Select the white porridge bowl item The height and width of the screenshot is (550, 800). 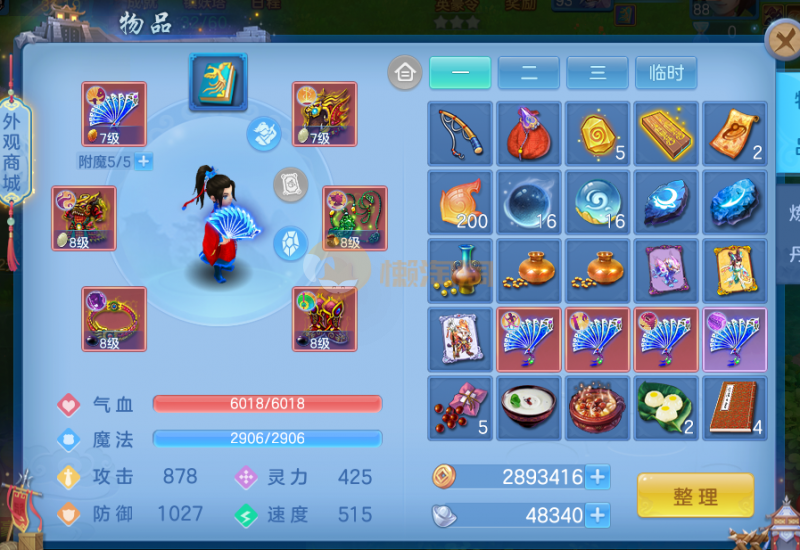point(529,408)
